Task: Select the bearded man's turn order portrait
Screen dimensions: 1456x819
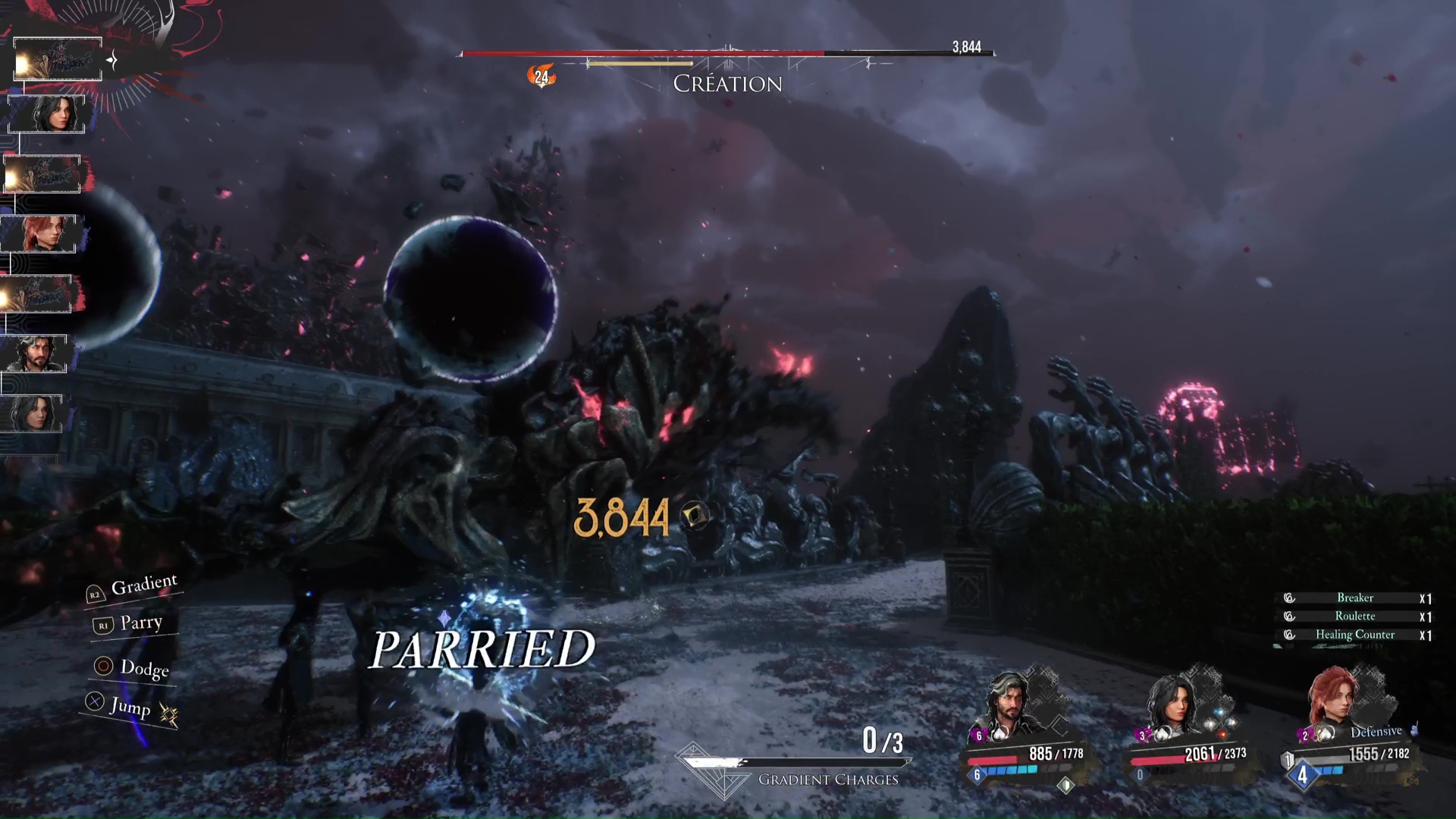Action: 36,353
